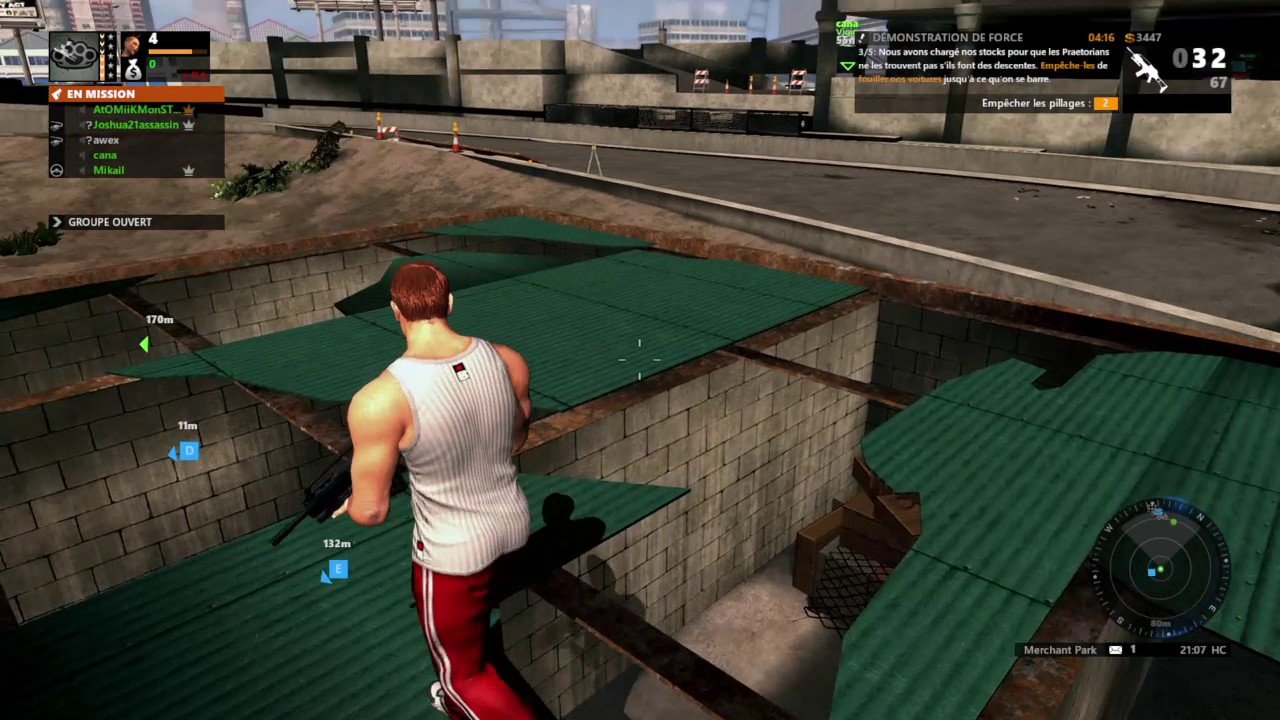The image size is (1280, 720).
Task: Select the blue E objective marker
Action: [338, 570]
